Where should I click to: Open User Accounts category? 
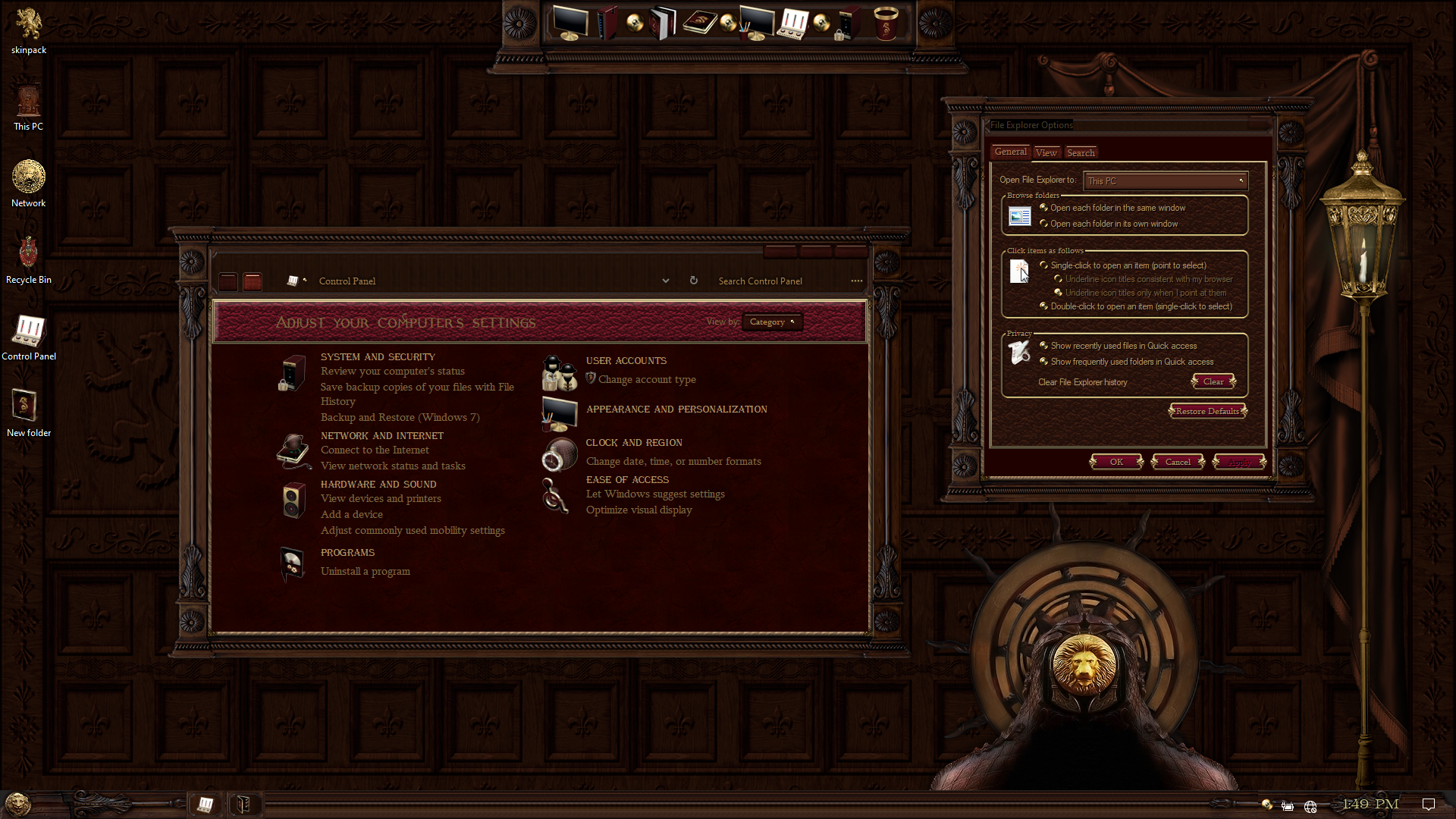(626, 360)
